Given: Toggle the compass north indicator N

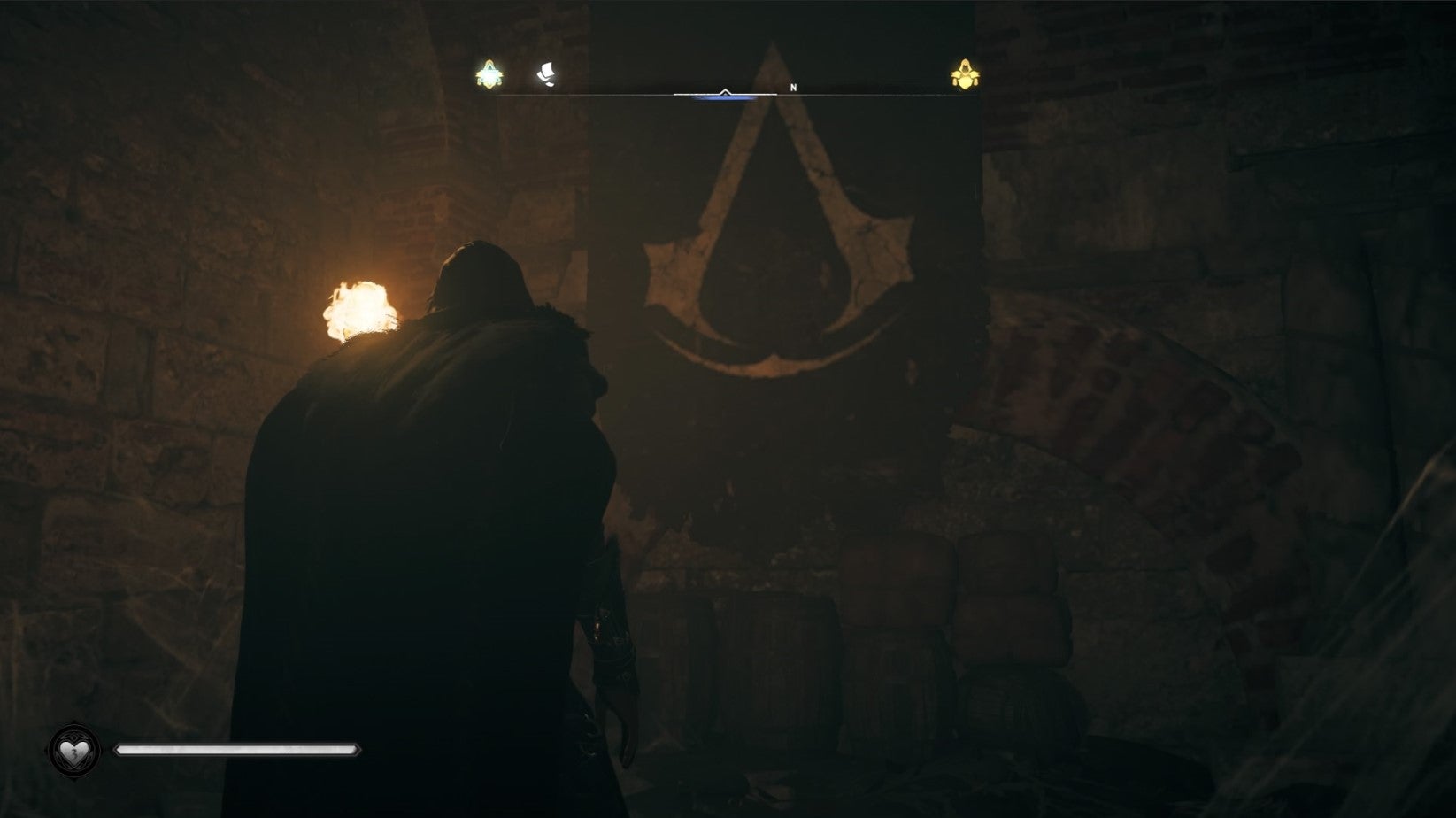Looking at the screenshot, I should pos(793,89).
